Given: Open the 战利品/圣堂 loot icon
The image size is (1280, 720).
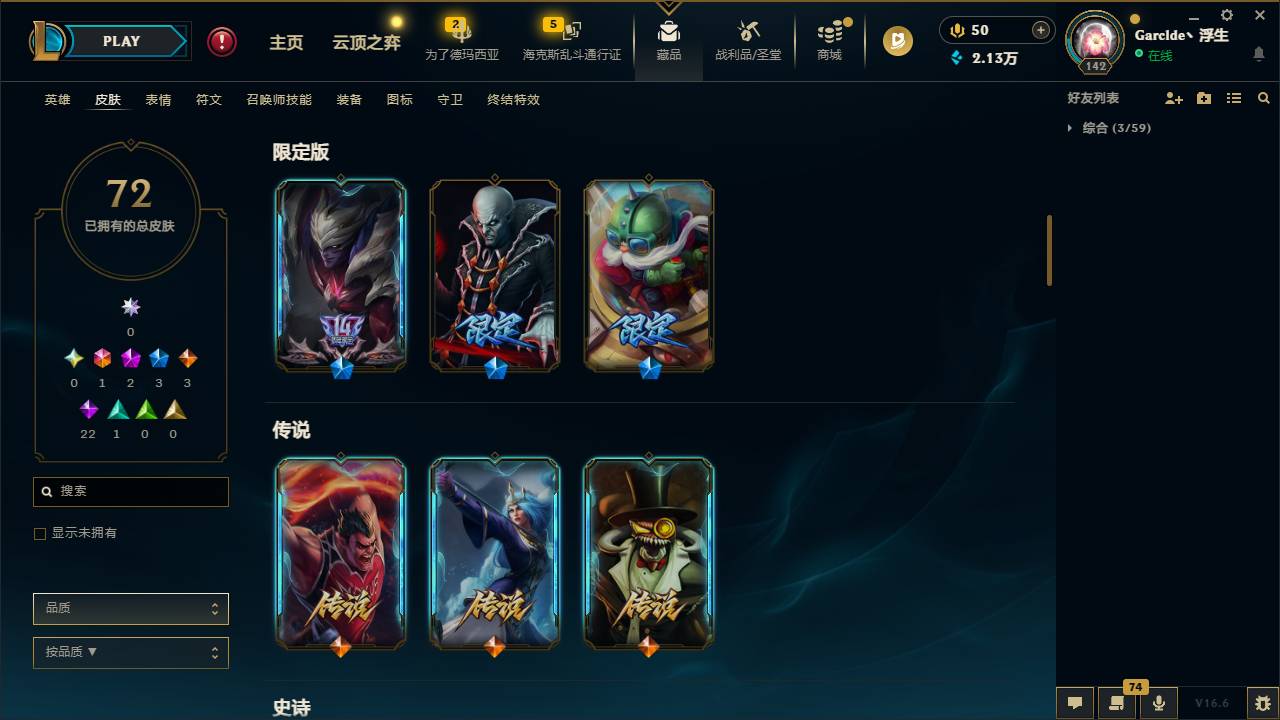Looking at the screenshot, I should point(747,40).
